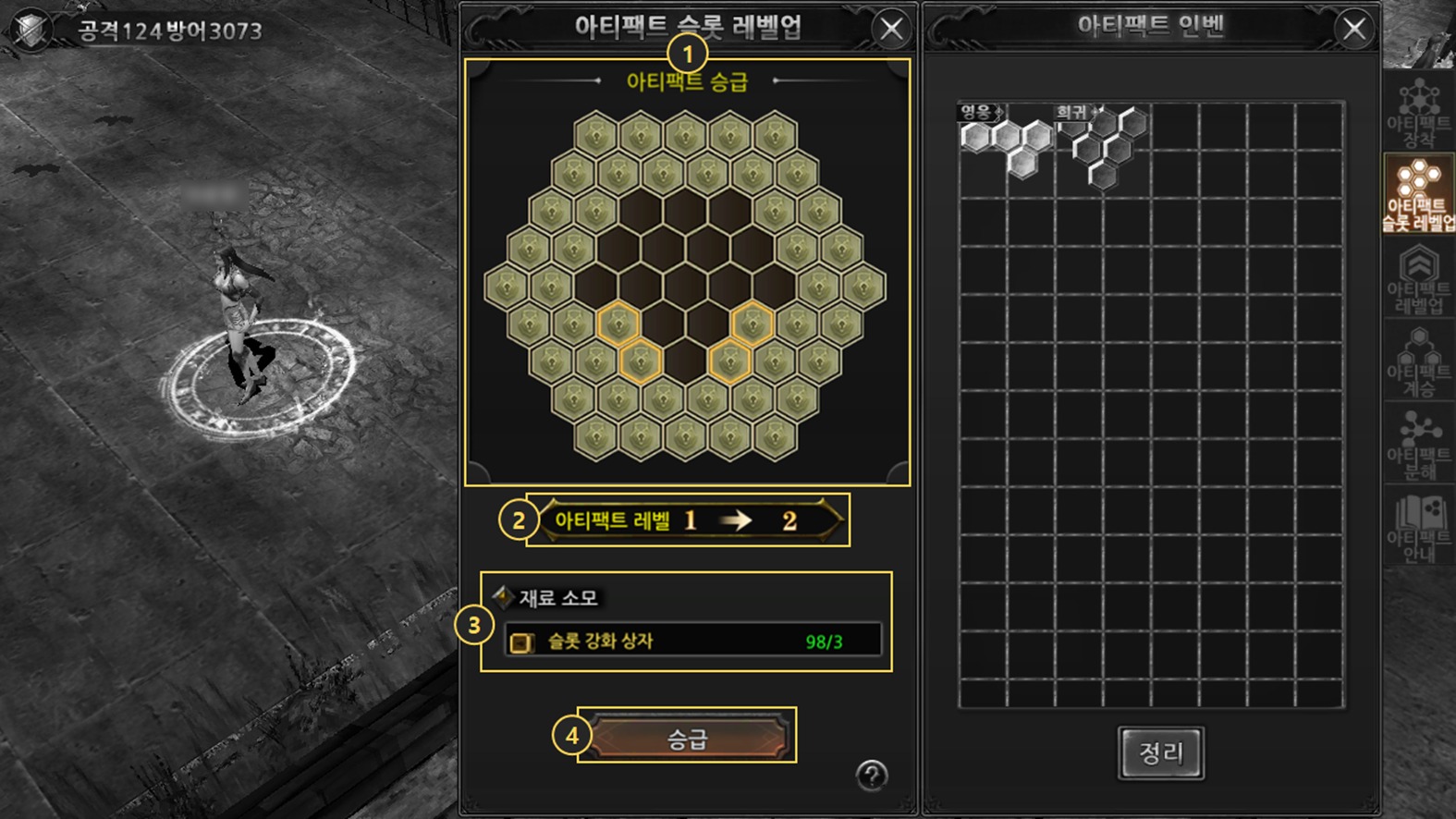Click the shield icon beside attack stats
The width and height of the screenshot is (1456, 819).
[x=31, y=30]
